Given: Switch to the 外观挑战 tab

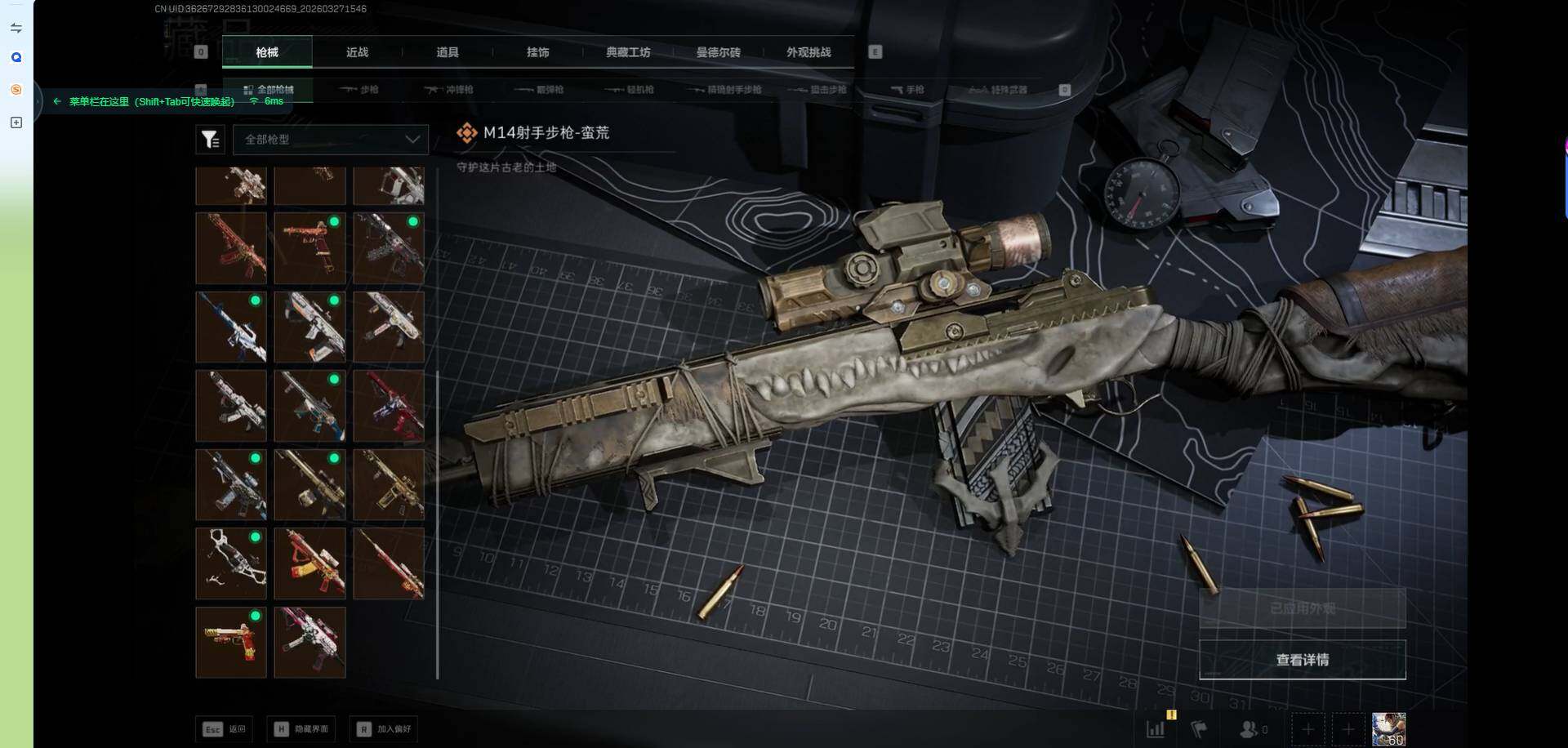Looking at the screenshot, I should 808,52.
